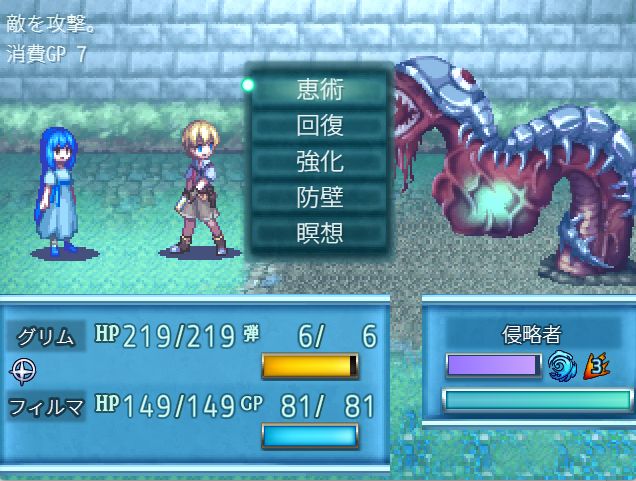Click the blue swirl status icon
Screen dimensions: 636x481
[563, 368]
